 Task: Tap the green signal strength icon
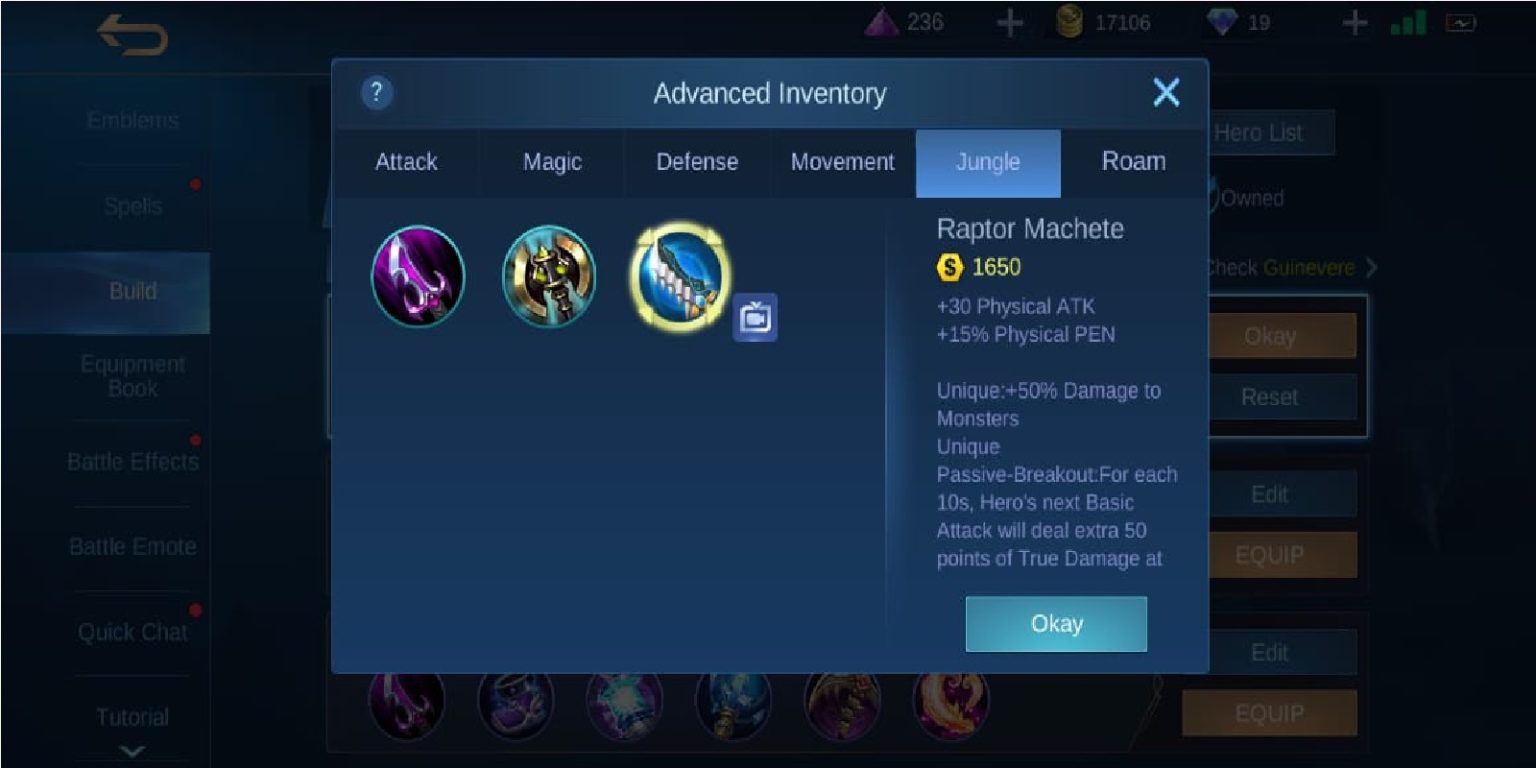coord(1400,22)
